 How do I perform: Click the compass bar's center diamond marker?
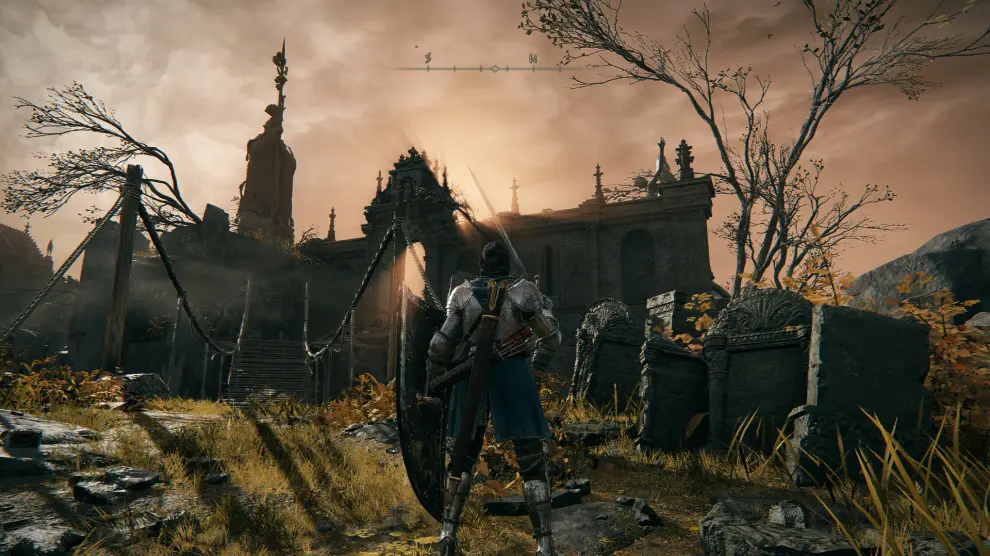tap(494, 68)
